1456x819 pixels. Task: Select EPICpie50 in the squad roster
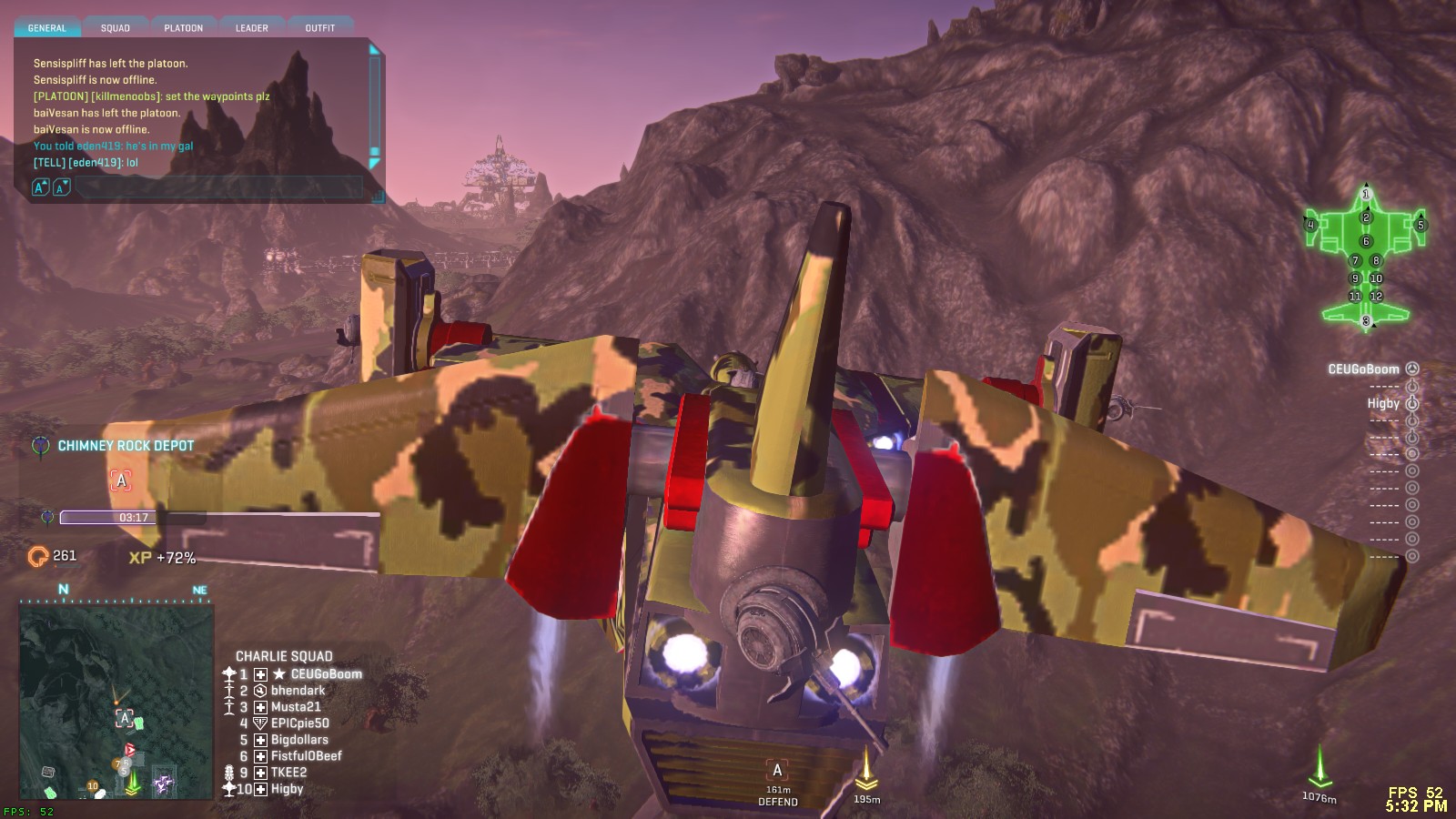tap(299, 723)
